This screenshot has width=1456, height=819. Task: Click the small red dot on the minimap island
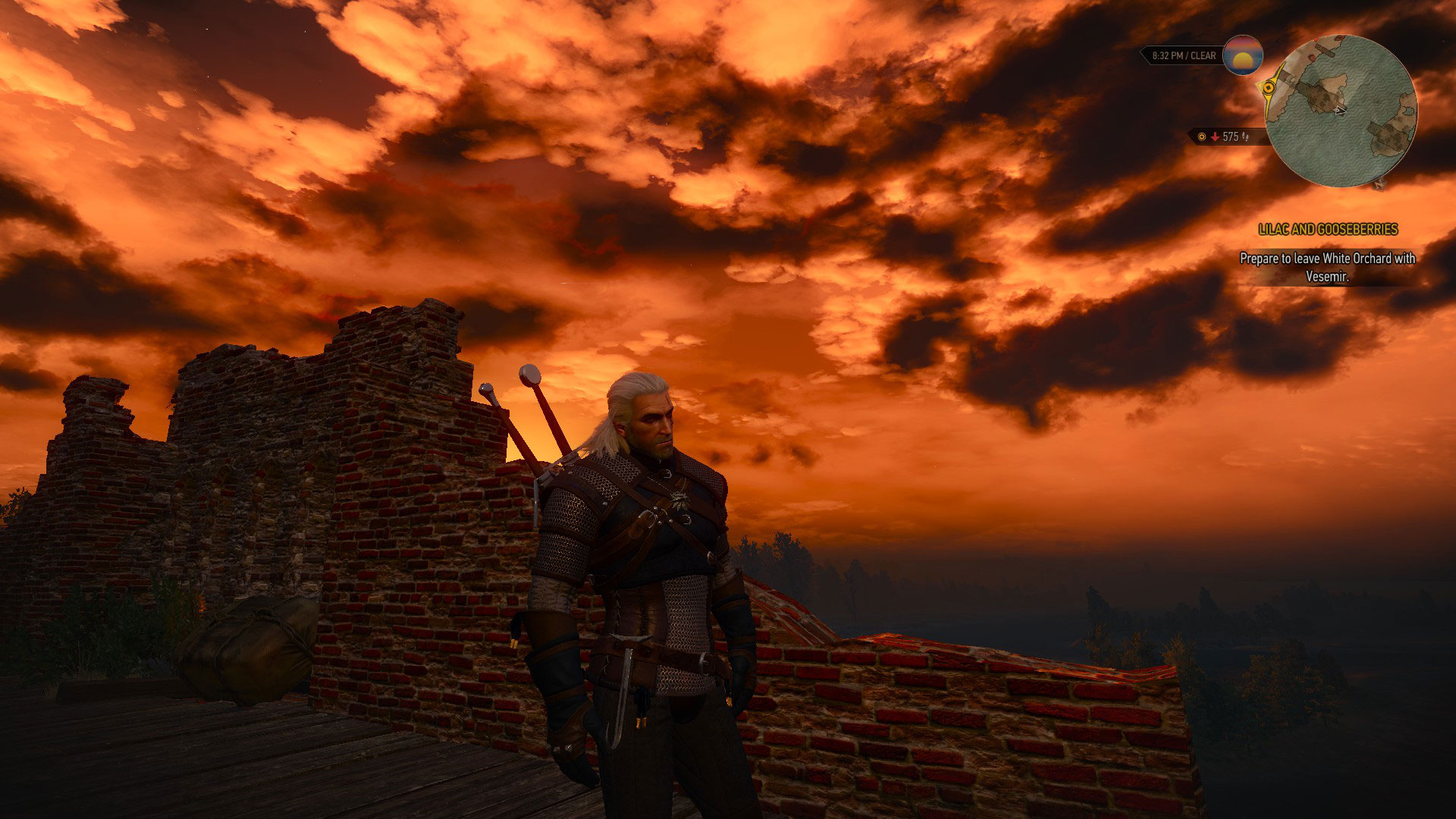point(1311,58)
